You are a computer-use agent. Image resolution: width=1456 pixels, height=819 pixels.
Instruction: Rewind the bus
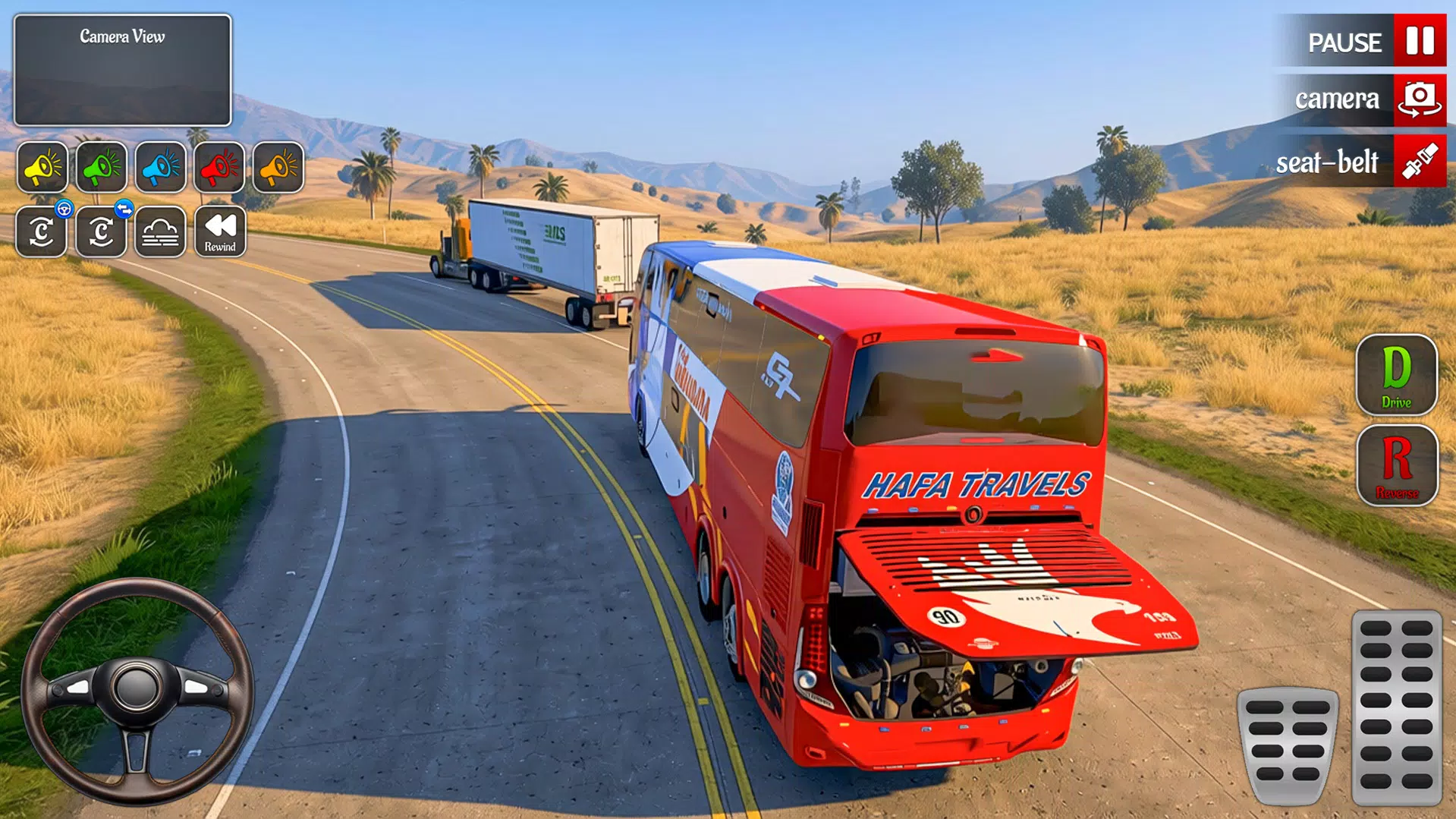click(x=219, y=232)
